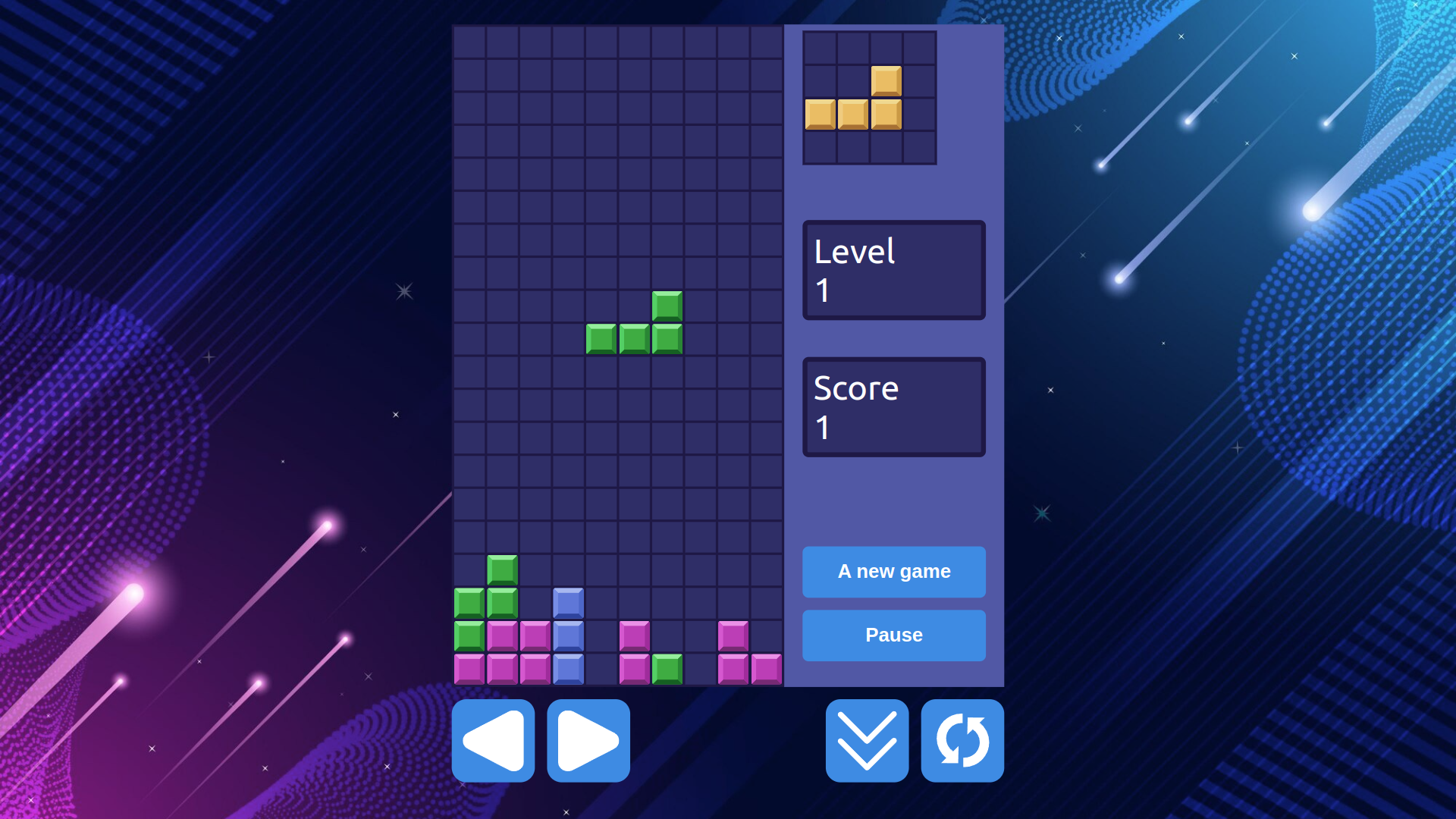Click the left arrow to move piece left
The width and height of the screenshot is (1456, 819).
coord(493,741)
